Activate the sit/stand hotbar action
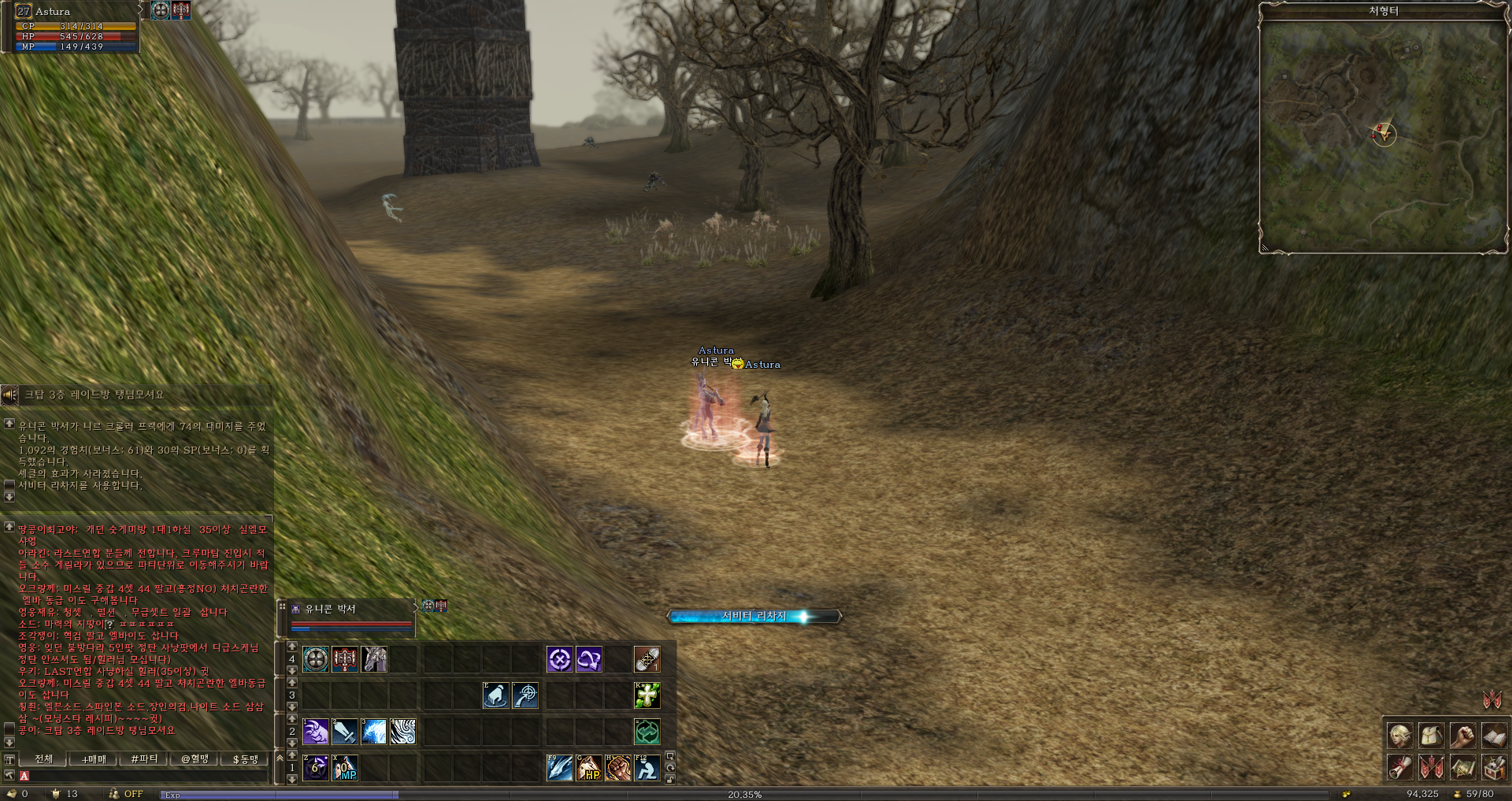 coord(647,768)
